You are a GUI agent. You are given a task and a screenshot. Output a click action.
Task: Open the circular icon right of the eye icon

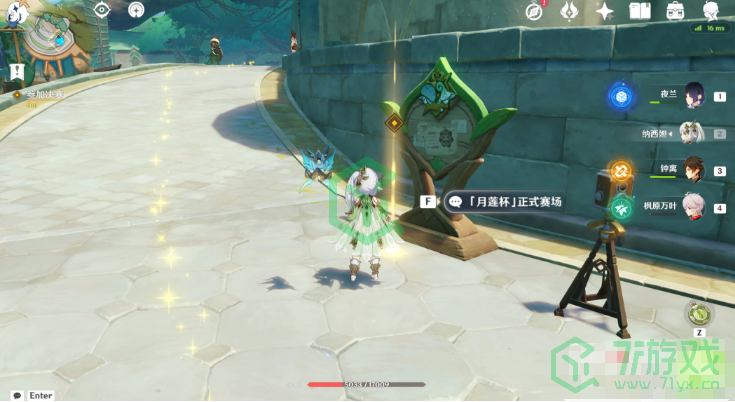137,10
